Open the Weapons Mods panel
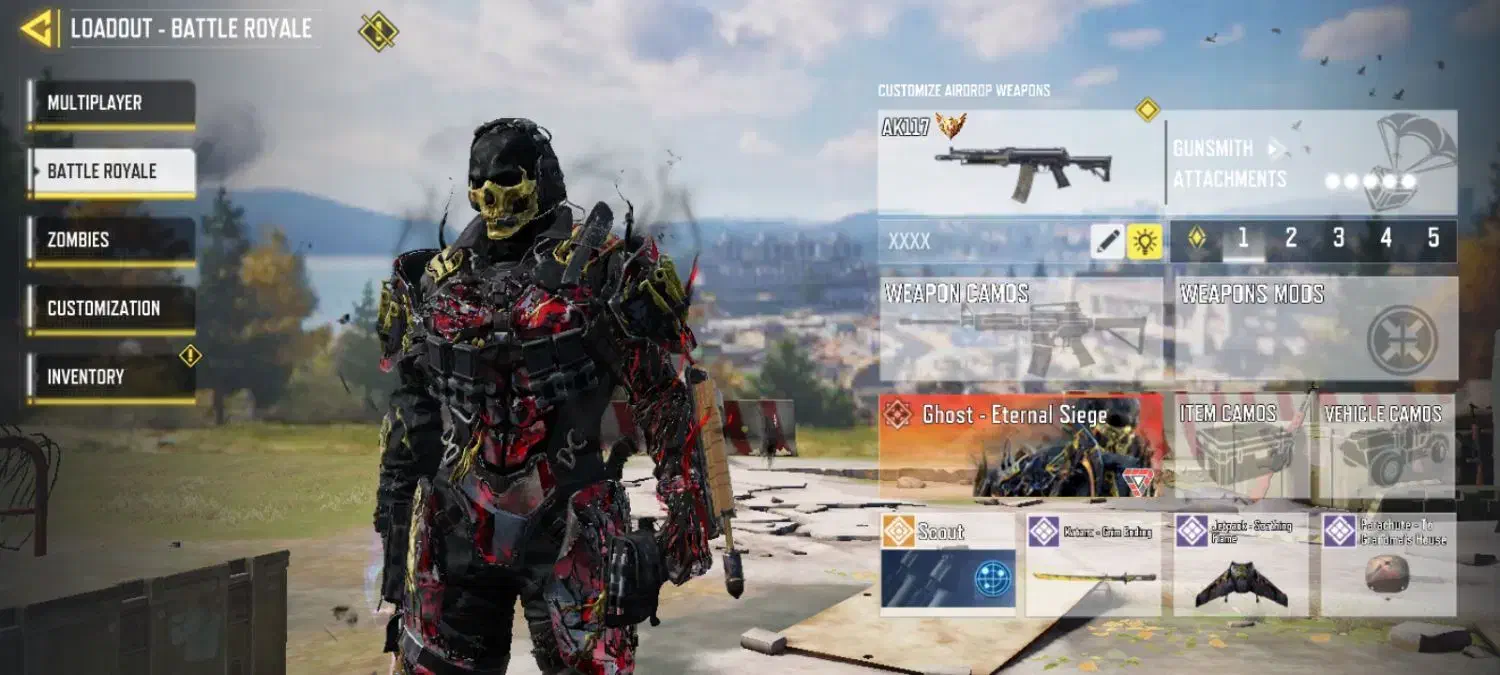Image resolution: width=1500 pixels, height=675 pixels. 1315,329
